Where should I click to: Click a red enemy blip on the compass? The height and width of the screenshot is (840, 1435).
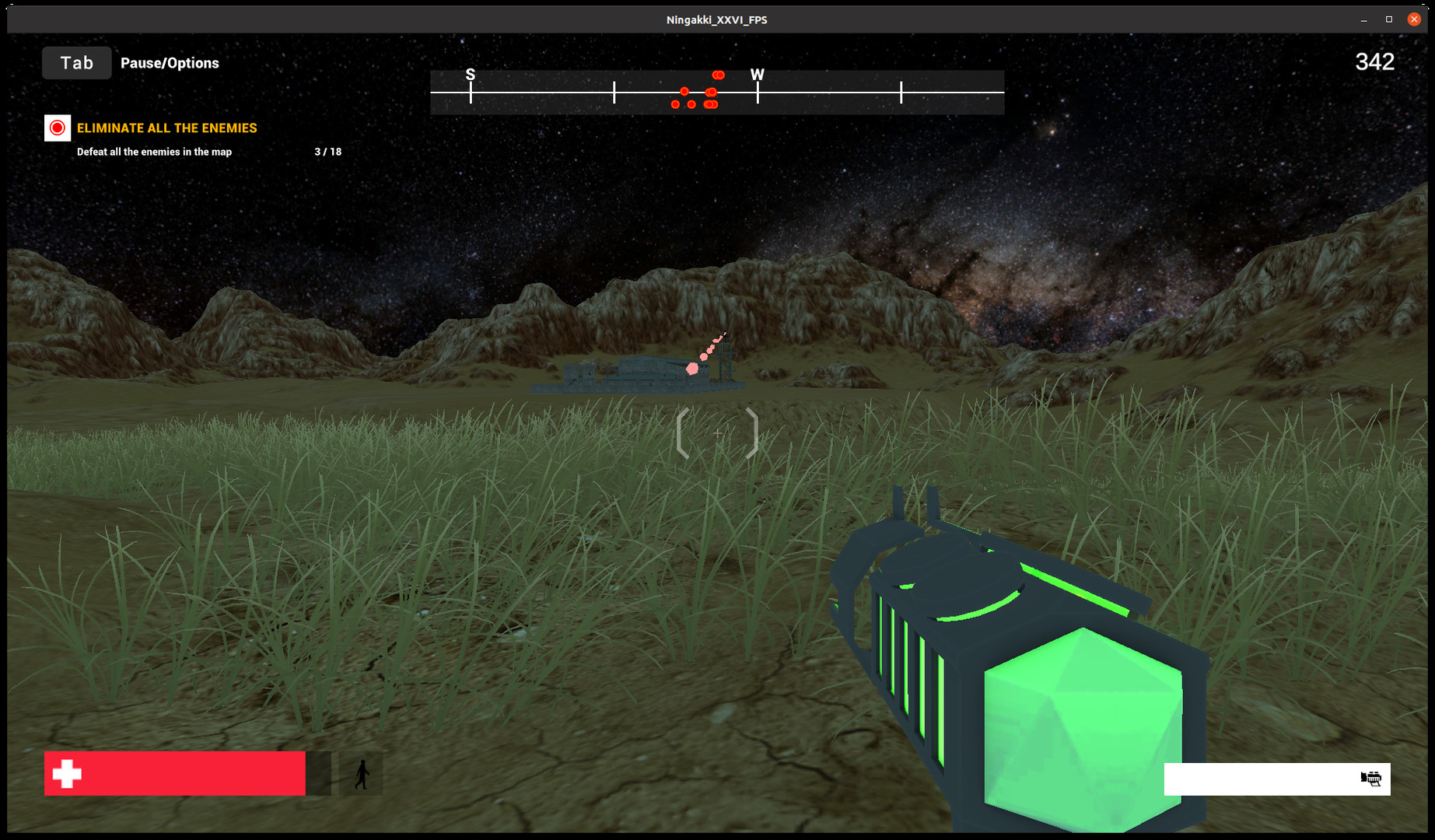click(718, 75)
